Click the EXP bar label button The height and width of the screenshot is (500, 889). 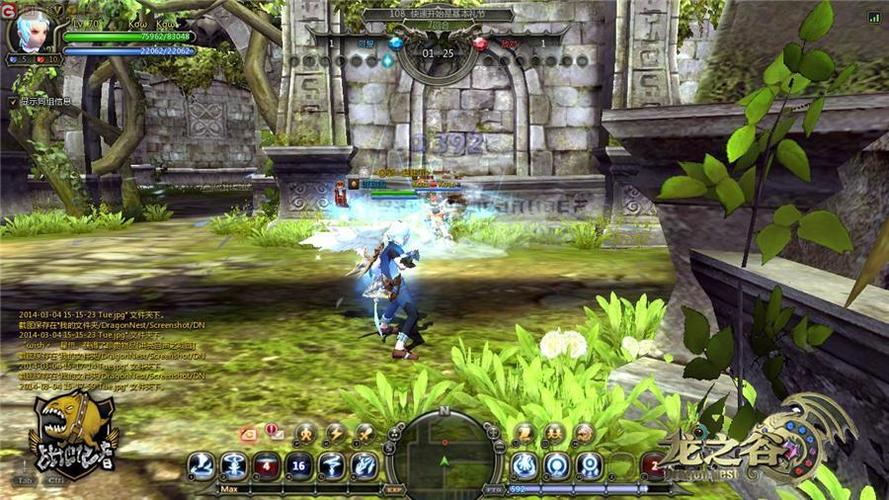coord(394,490)
